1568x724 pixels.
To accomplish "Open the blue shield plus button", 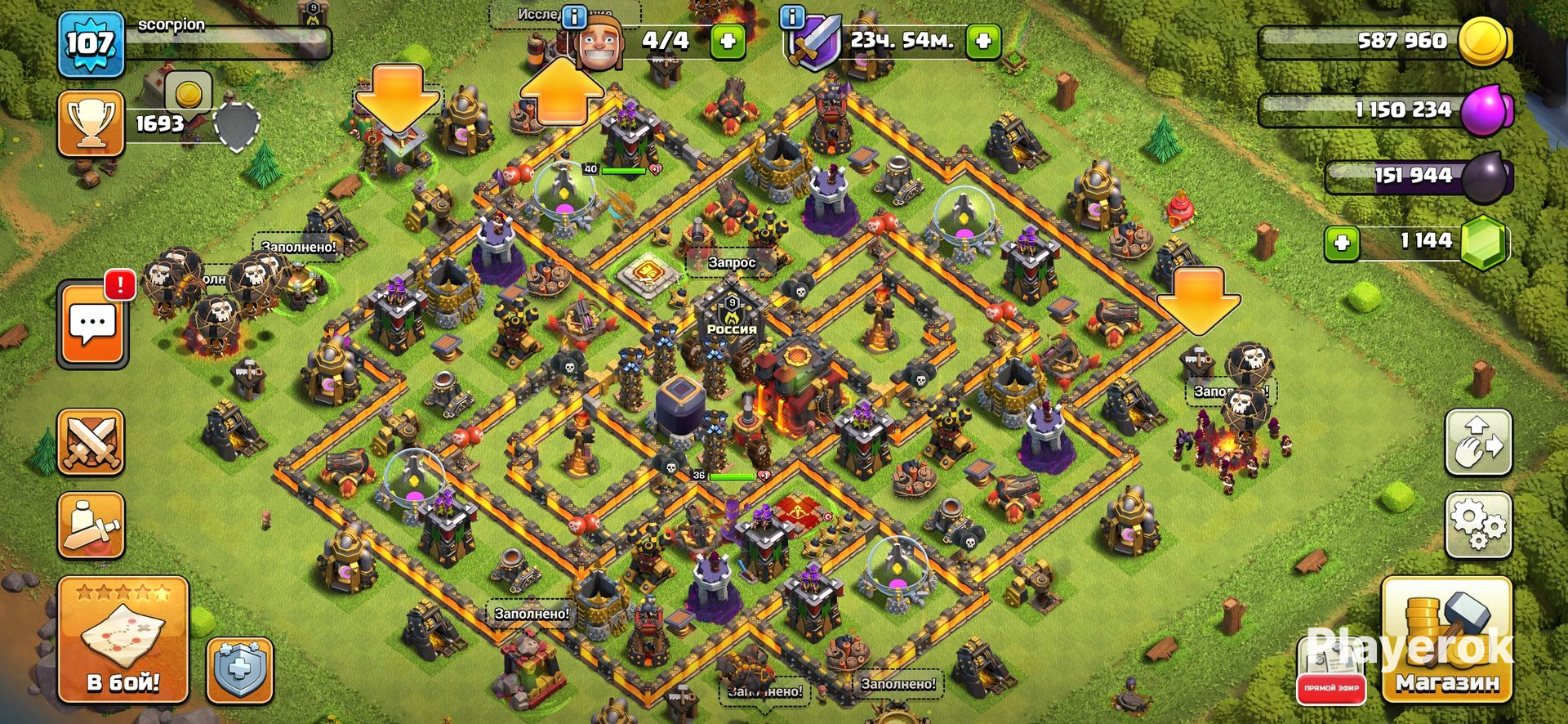I will point(239,672).
